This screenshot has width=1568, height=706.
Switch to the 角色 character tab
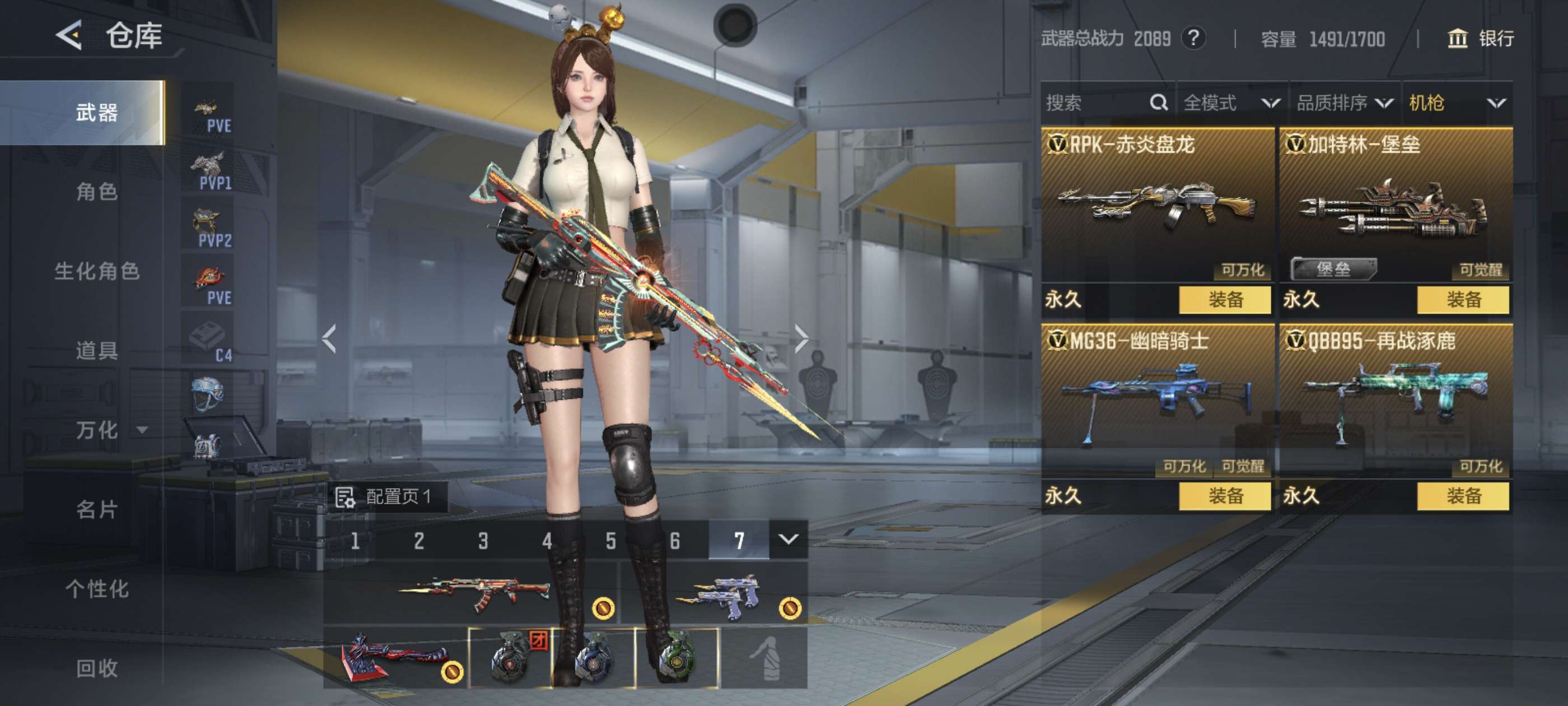(97, 192)
